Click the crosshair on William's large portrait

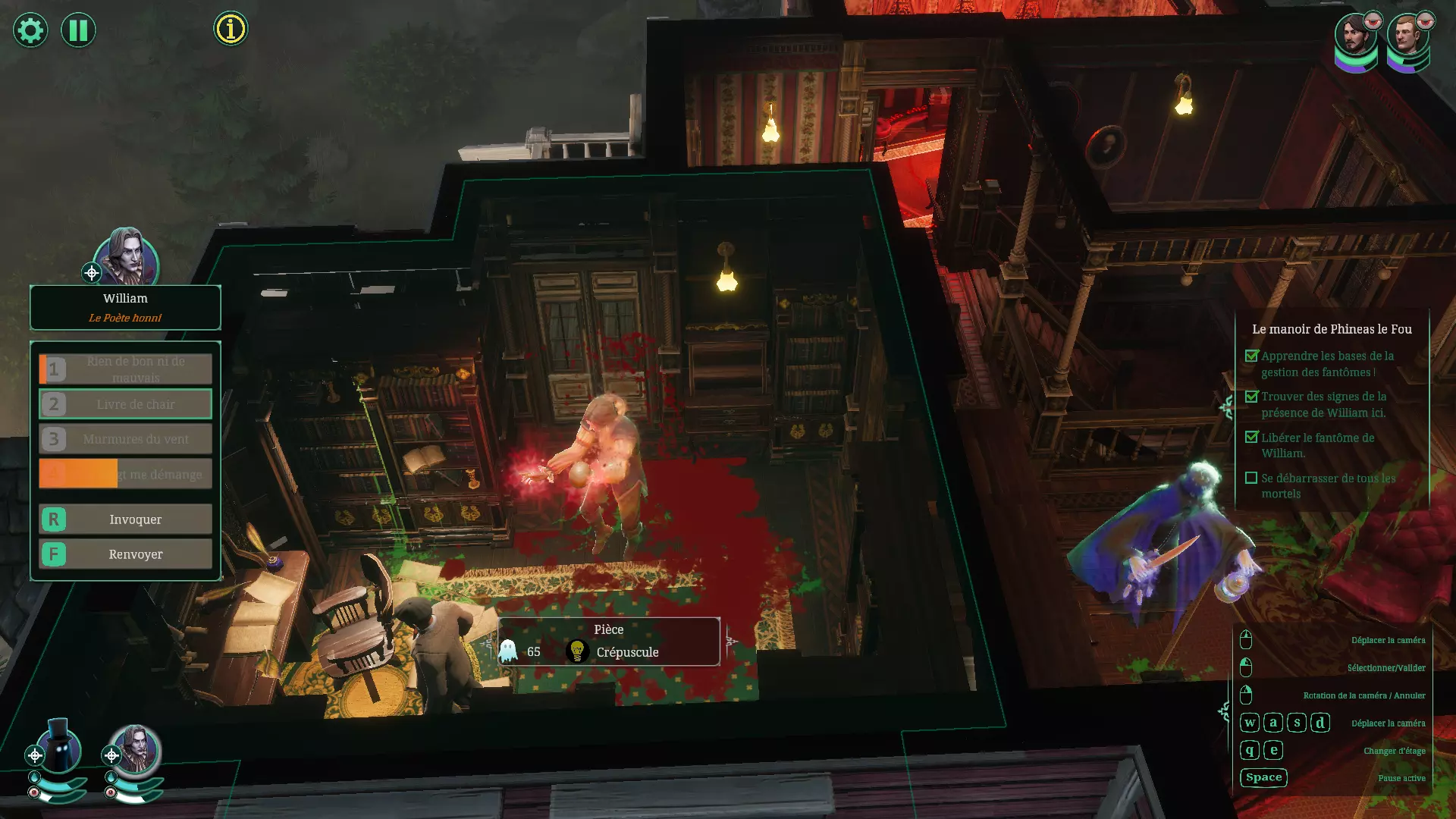tap(92, 273)
